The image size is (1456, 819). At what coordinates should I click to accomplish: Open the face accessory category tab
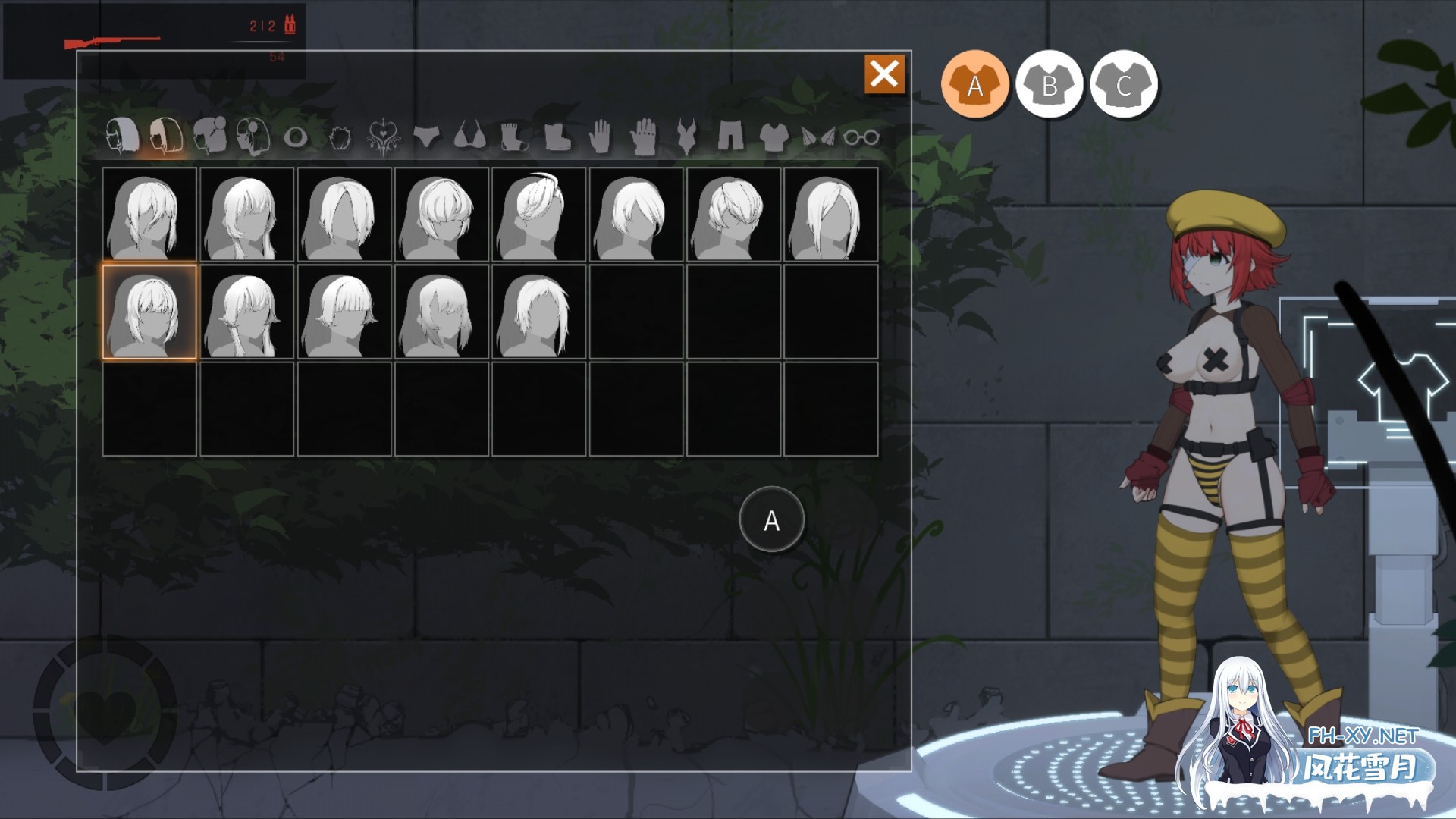[255, 138]
